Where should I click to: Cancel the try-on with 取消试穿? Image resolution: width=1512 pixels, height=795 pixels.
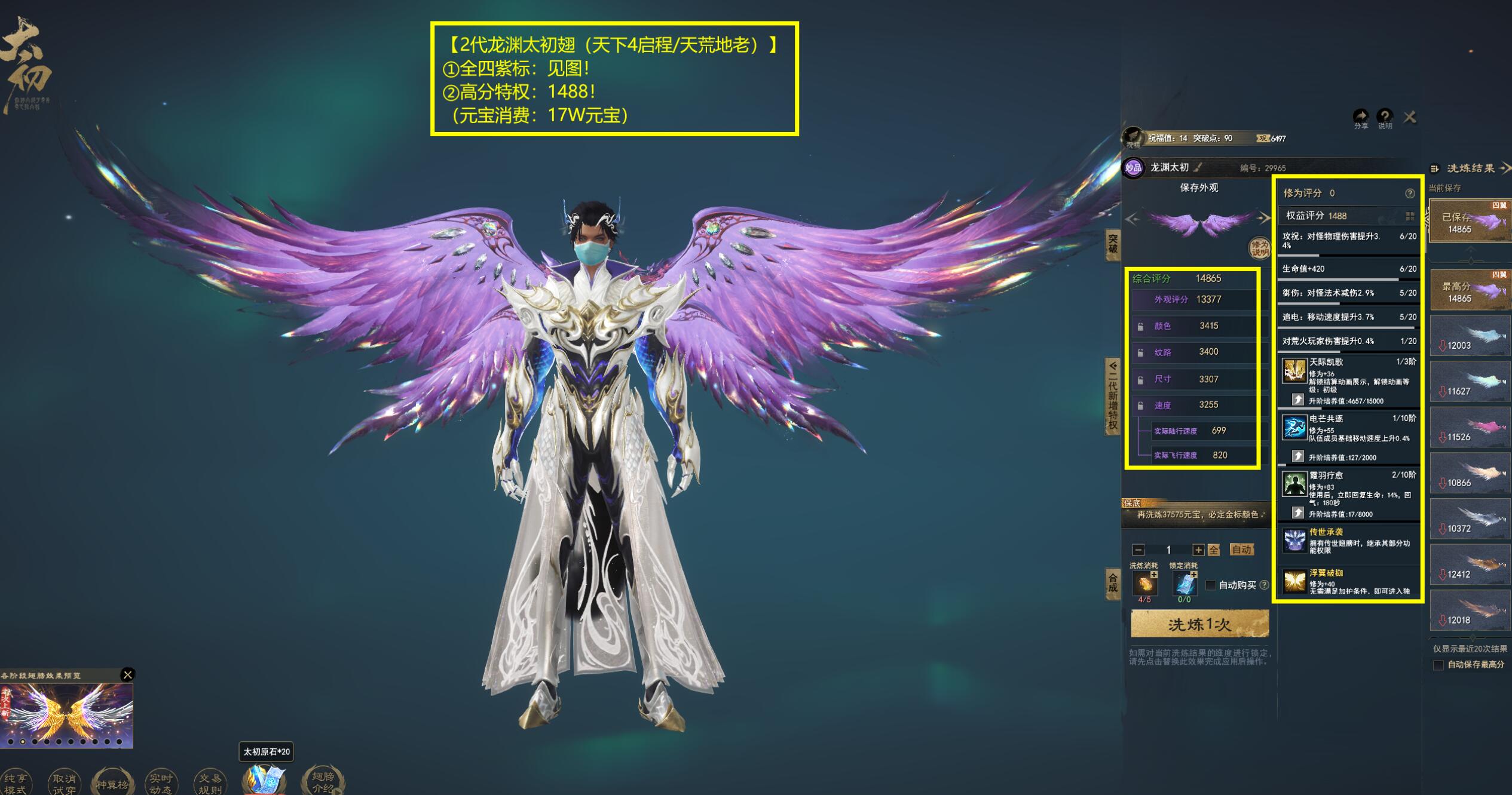64,783
